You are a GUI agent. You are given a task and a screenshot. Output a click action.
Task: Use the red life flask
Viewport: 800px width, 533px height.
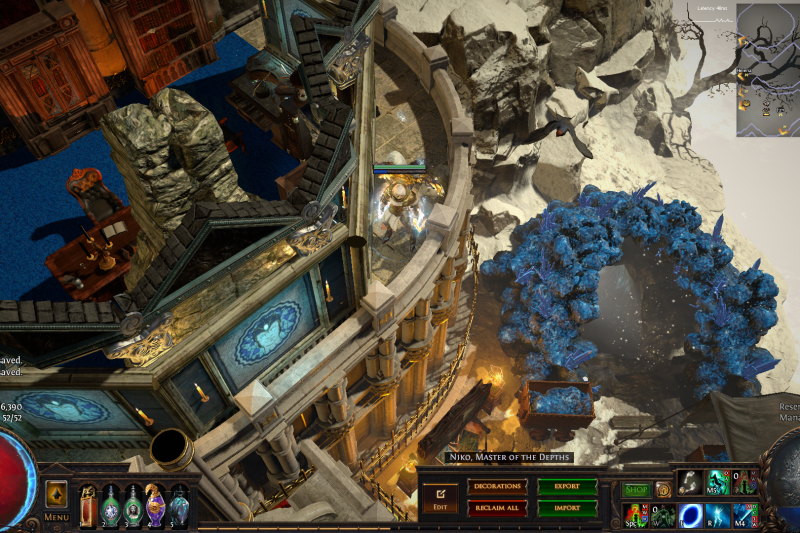point(89,503)
